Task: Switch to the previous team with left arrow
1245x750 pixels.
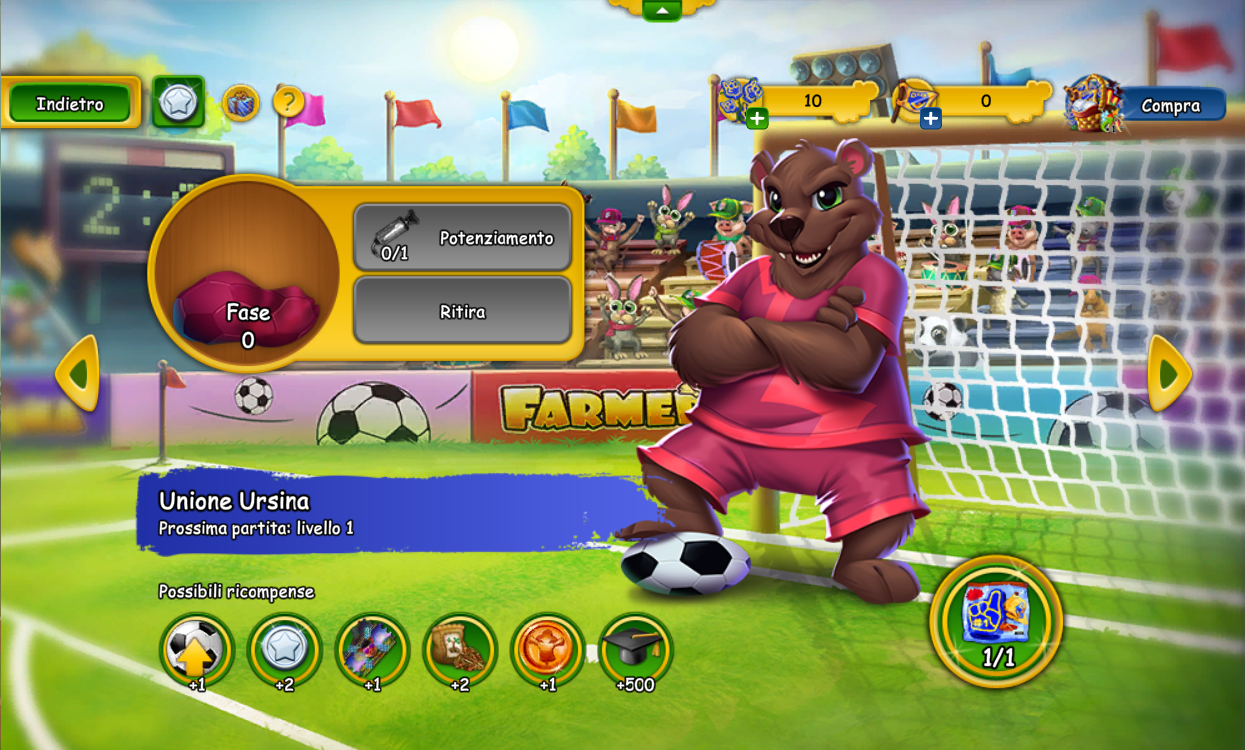Action: (x=78, y=373)
